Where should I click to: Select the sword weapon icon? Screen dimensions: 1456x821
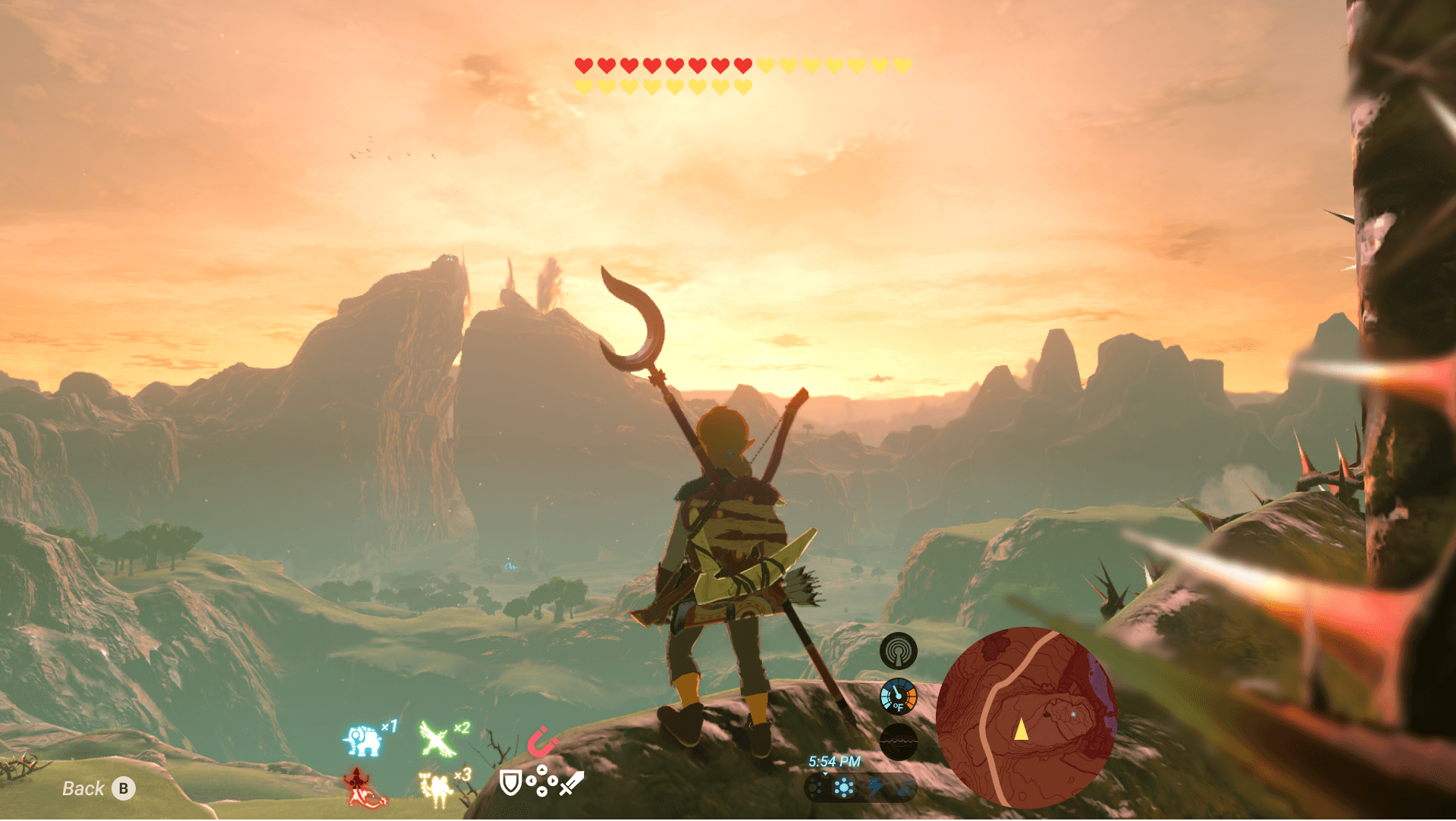point(573,783)
